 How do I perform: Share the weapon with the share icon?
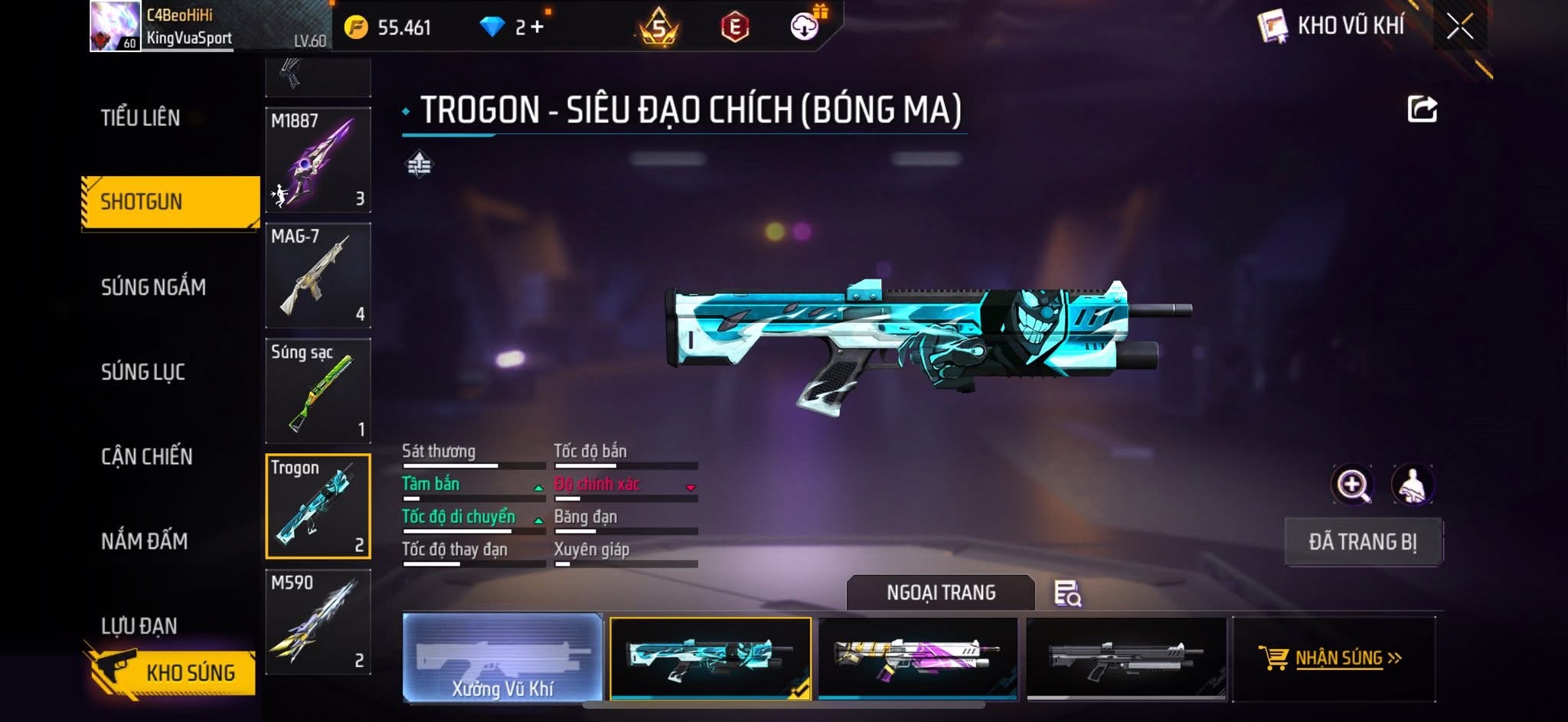[1422, 109]
